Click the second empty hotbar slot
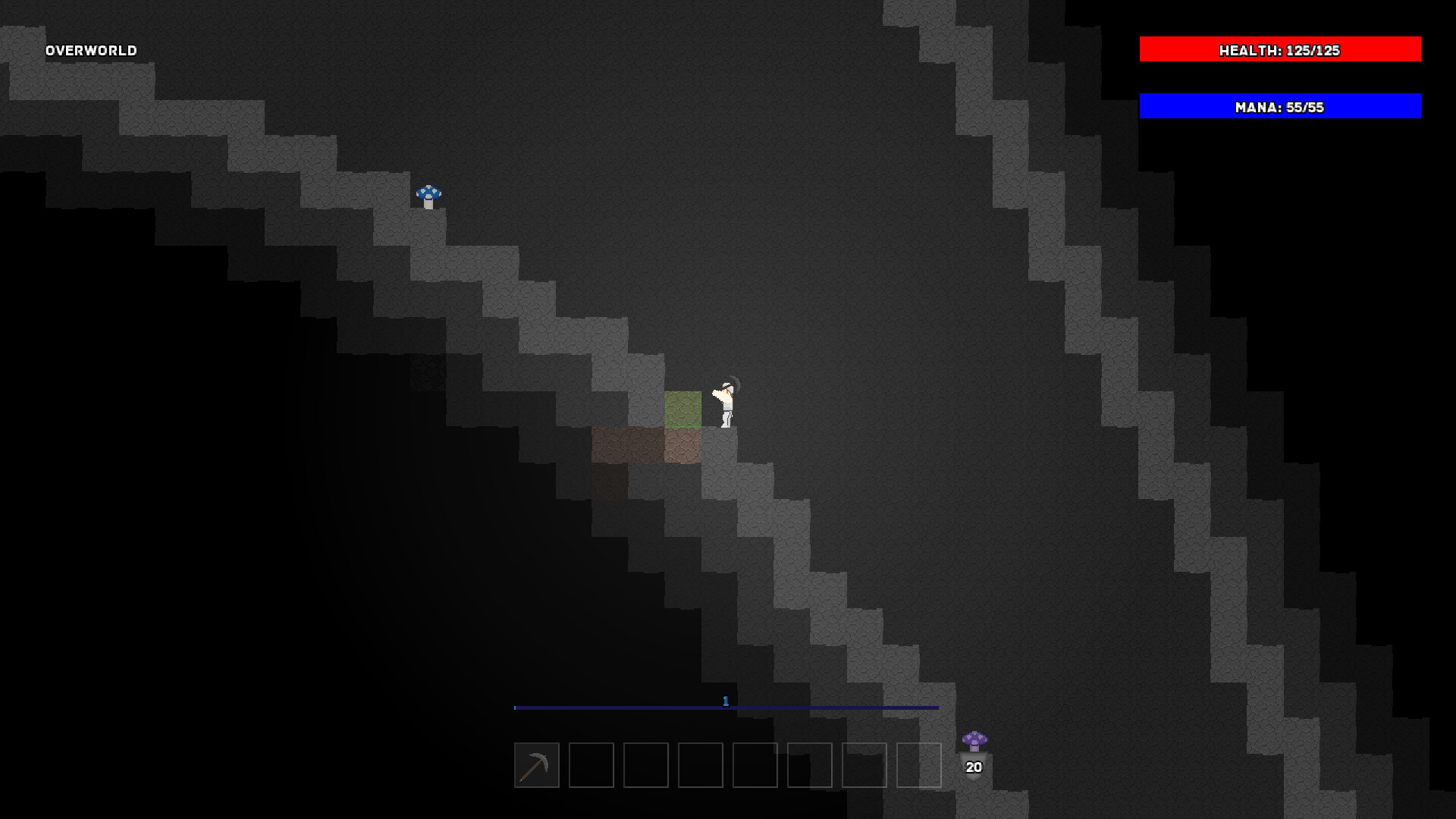1456x819 pixels. [x=591, y=766]
